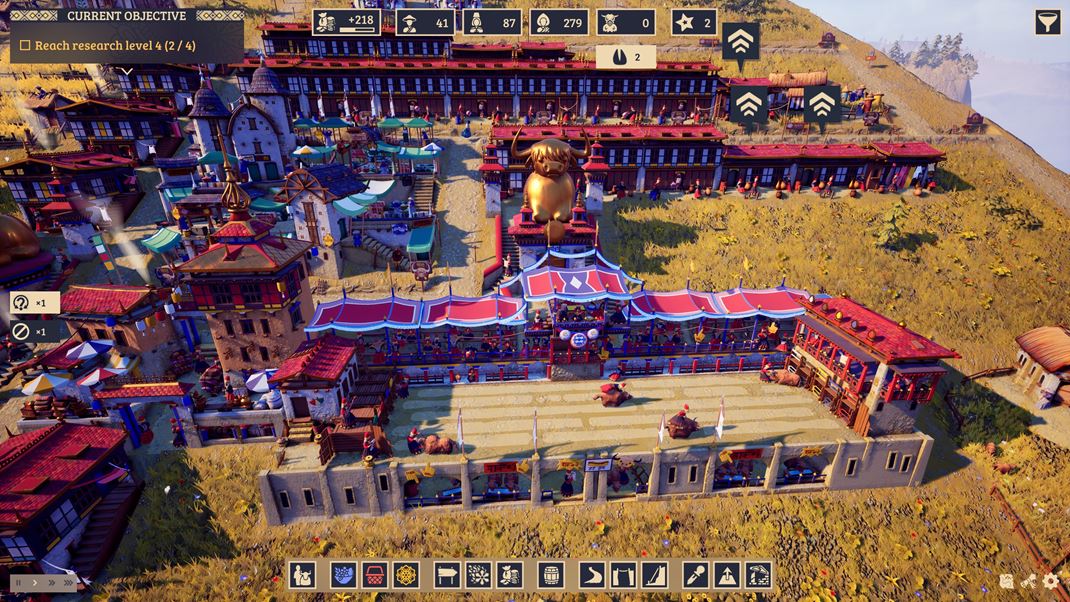Choose the golden mandala category
Screen dimensions: 1070x602
[405, 575]
